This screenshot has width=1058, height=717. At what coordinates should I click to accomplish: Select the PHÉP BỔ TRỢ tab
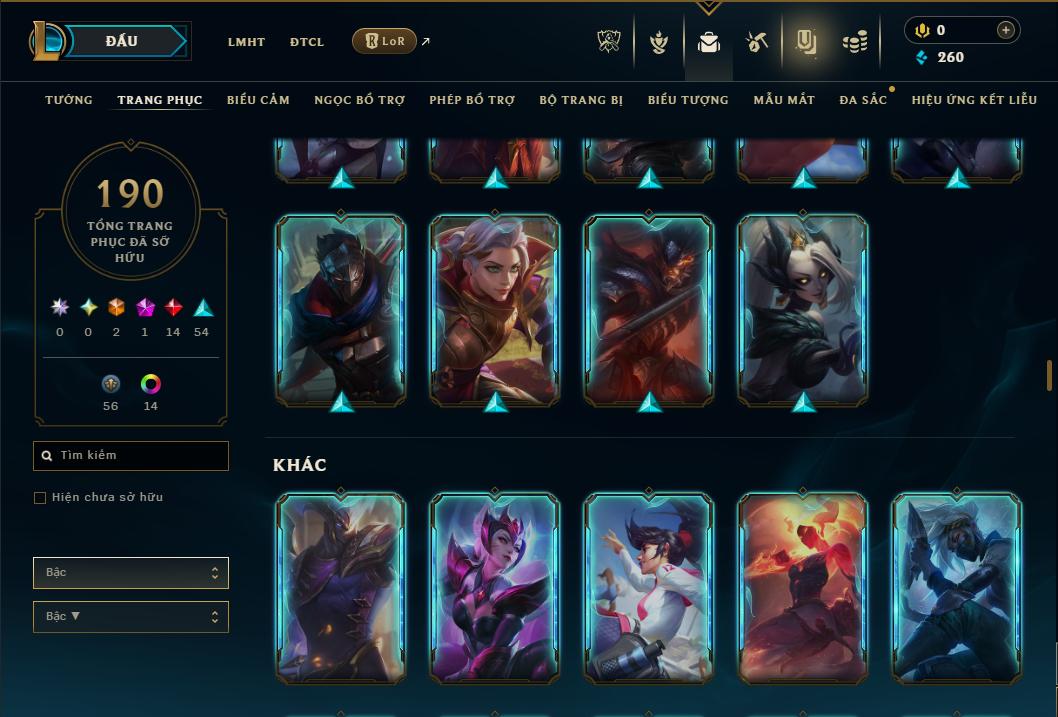point(472,100)
